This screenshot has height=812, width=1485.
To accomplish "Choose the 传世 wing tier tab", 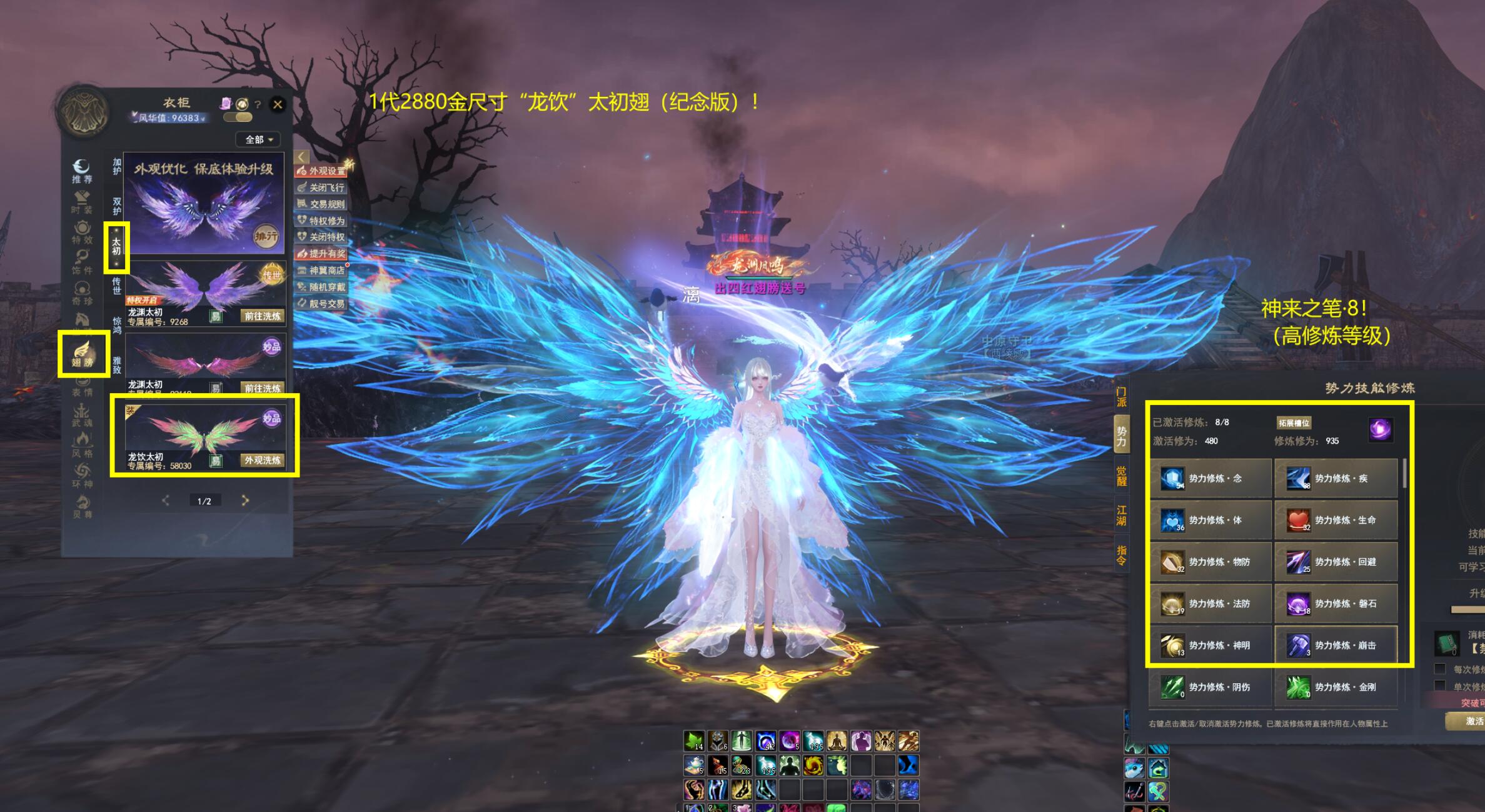I will point(116,286).
